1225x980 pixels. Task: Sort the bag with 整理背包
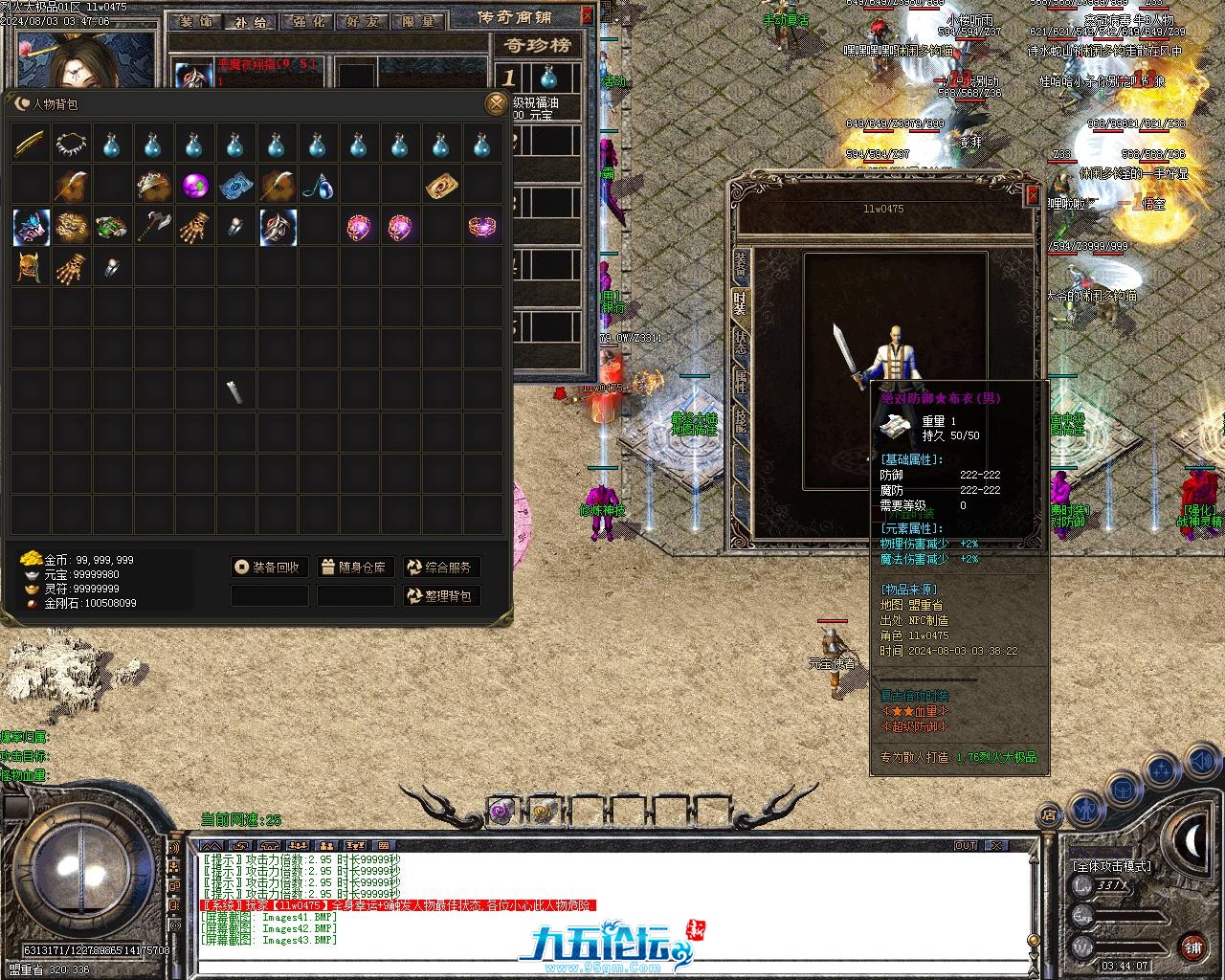point(441,596)
